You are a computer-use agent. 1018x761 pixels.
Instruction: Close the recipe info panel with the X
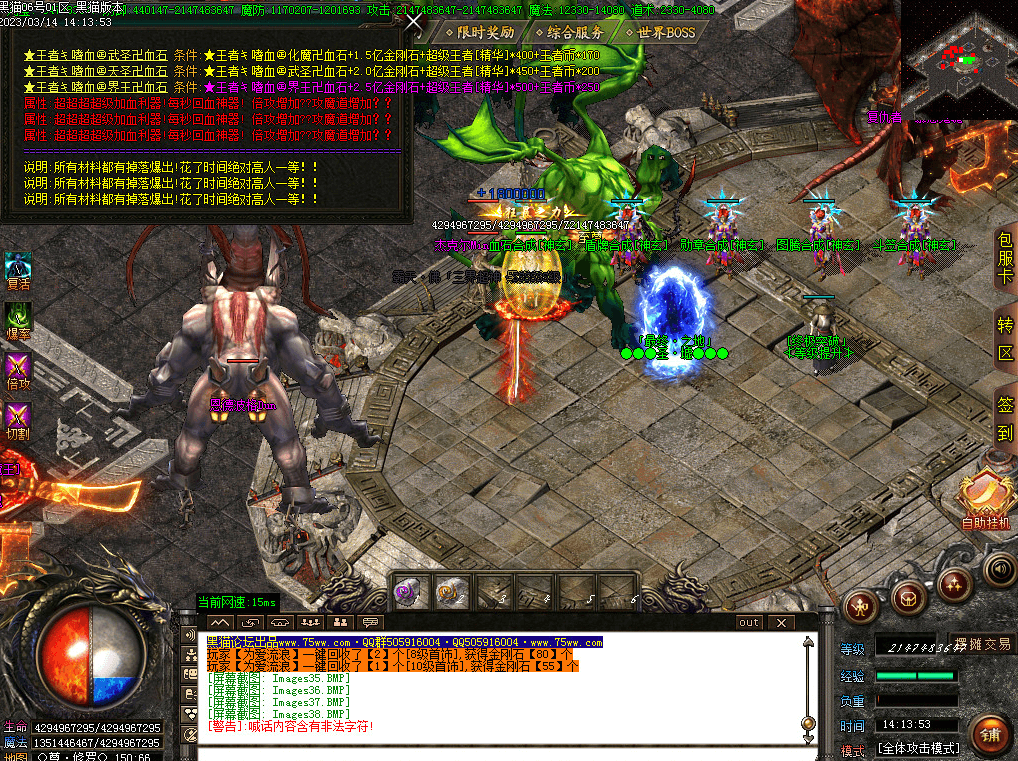tap(414, 21)
